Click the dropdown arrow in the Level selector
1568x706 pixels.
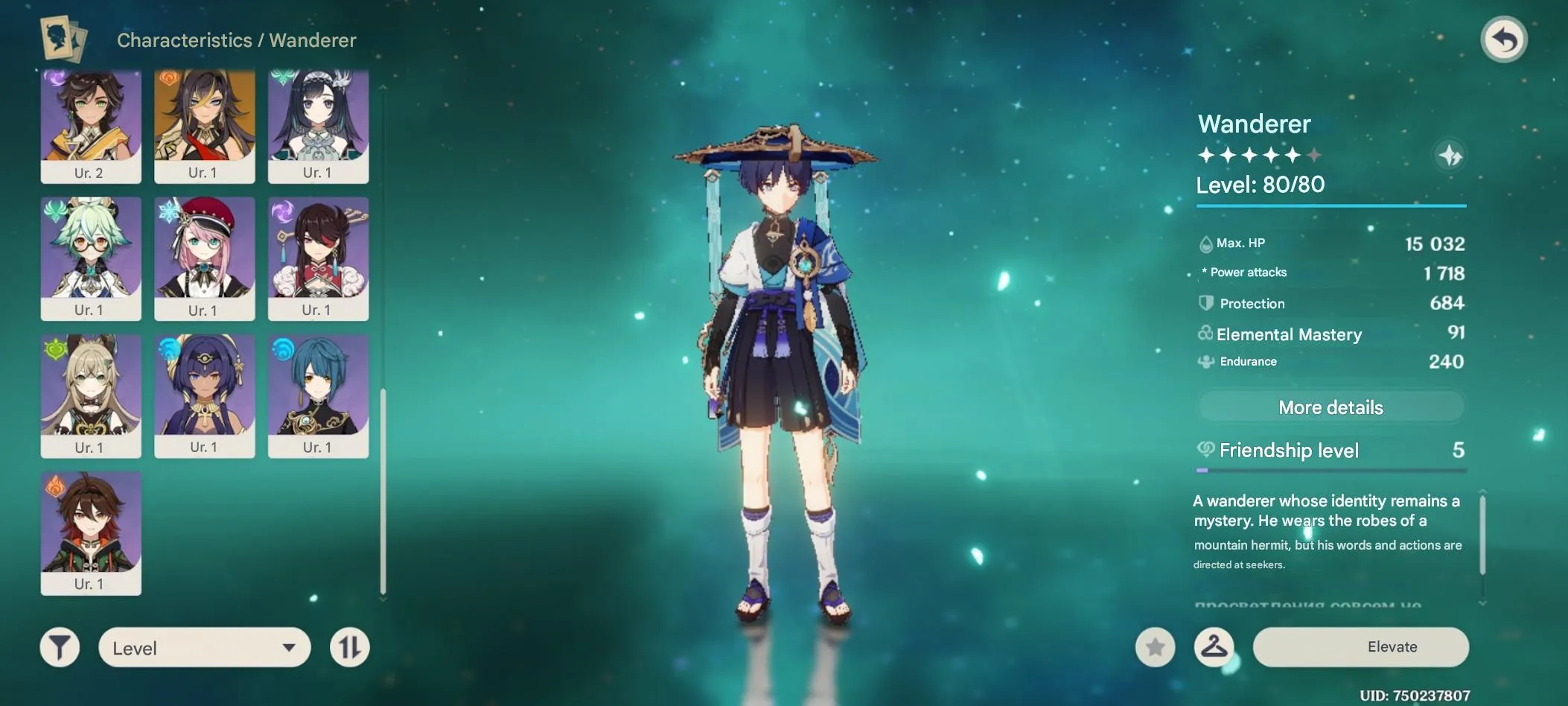click(291, 646)
